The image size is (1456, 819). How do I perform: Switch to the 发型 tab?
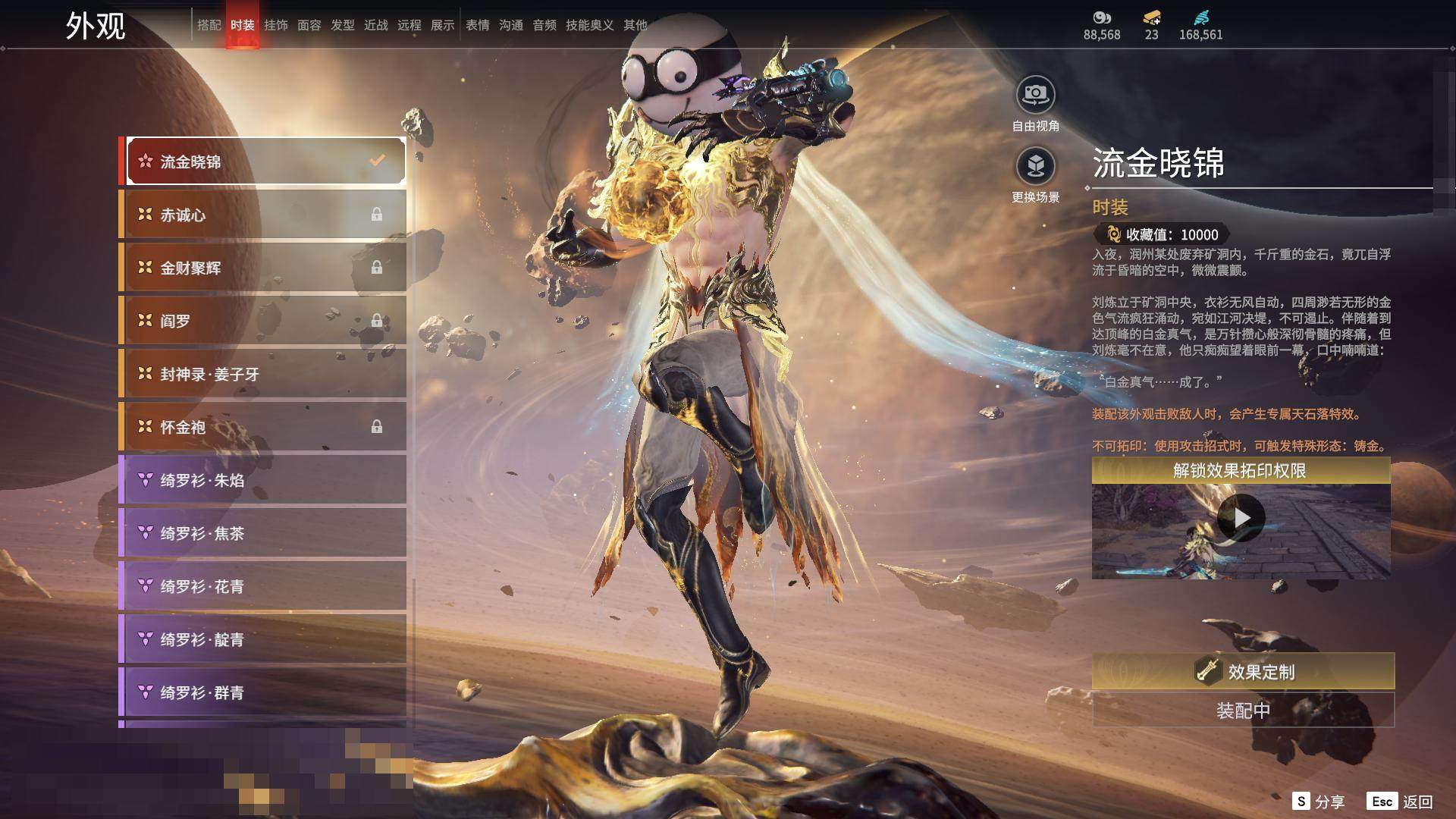(x=343, y=25)
